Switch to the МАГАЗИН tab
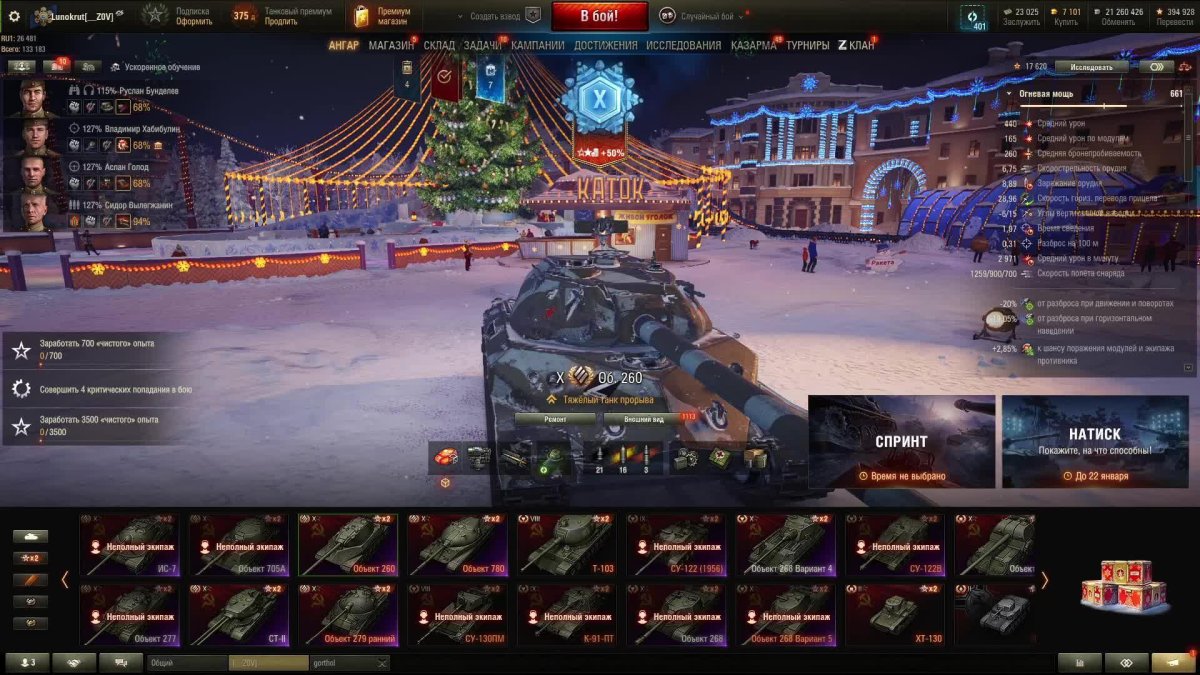The height and width of the screenshot is (675, 1200). coord(390,45)
